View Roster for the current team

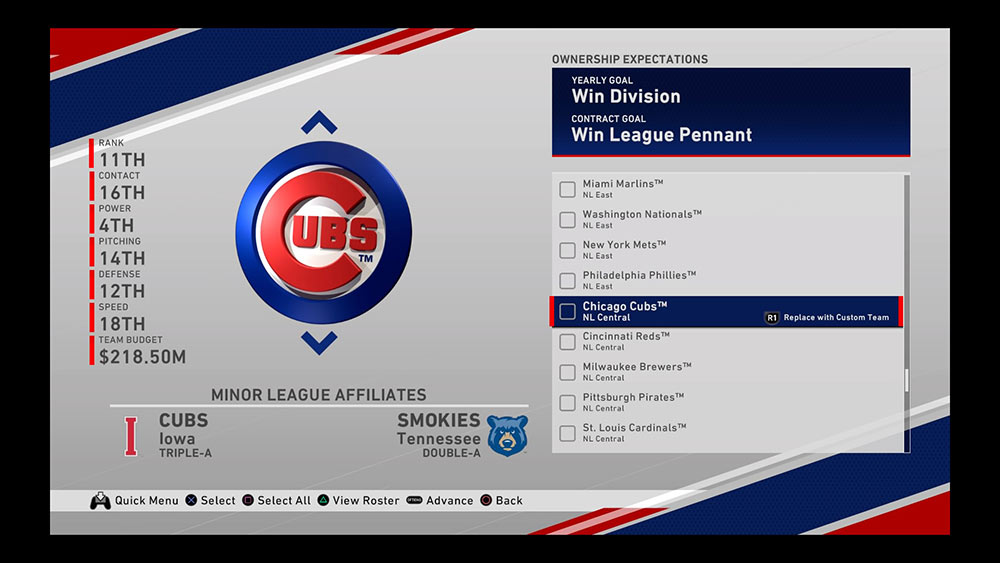pyautogui.click(x=357, y=501)
